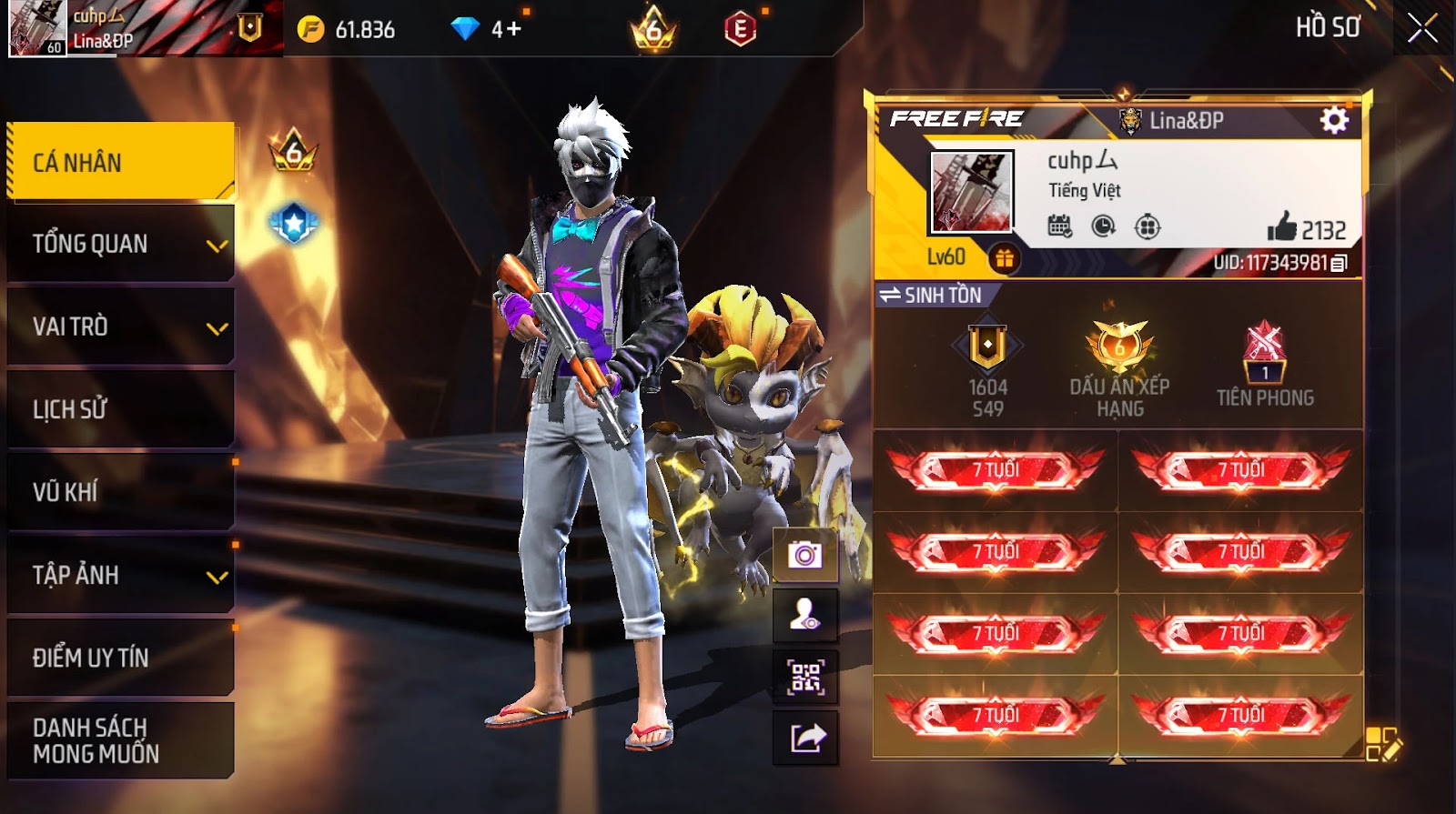Viewport: 1456px width, 814px height.
Task: Go to the Vũ Khí weapons section
Action: click(120, 492)
